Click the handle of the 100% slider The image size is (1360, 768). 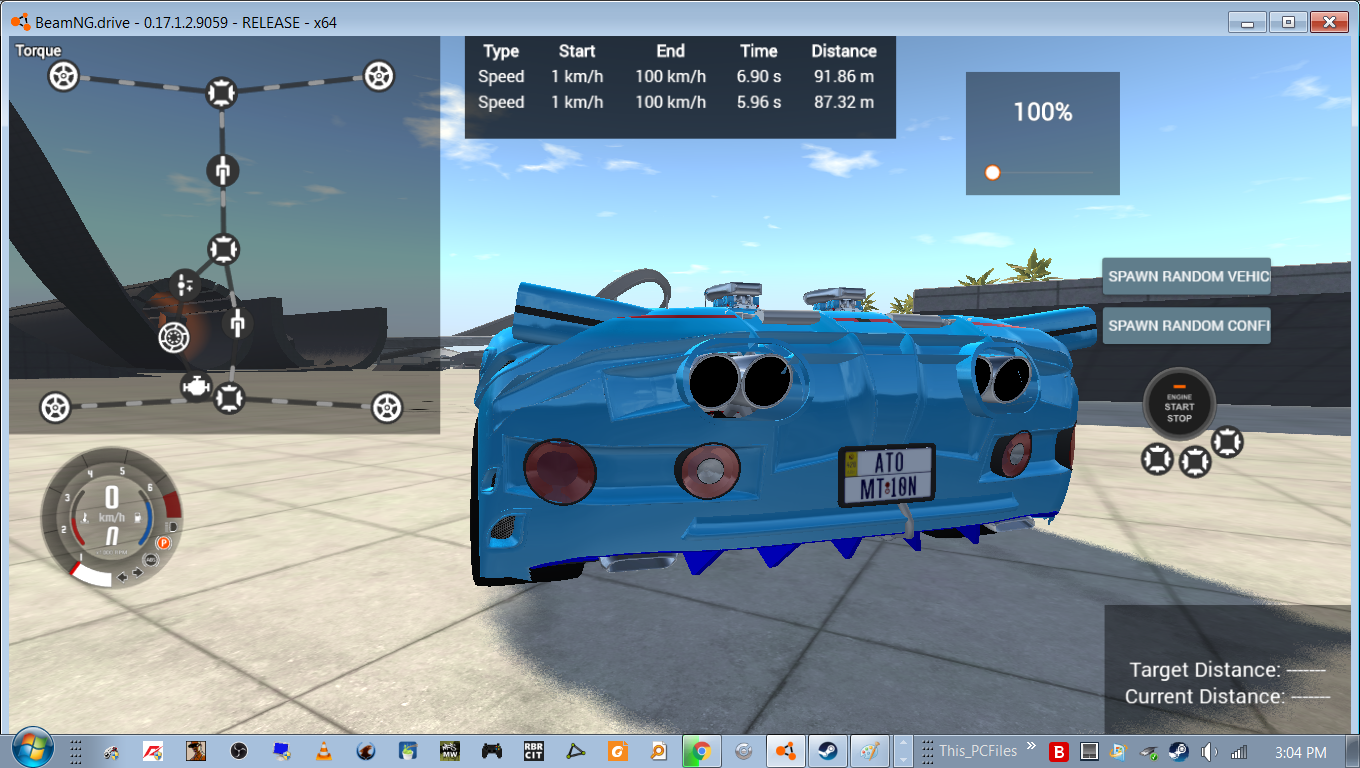(991, 172)
